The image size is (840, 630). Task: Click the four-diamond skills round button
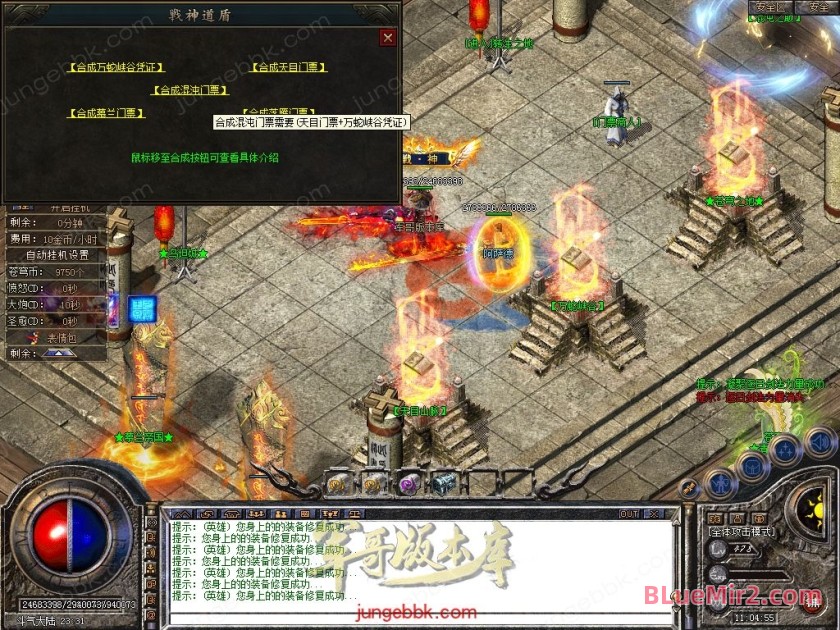pos(785,452)
